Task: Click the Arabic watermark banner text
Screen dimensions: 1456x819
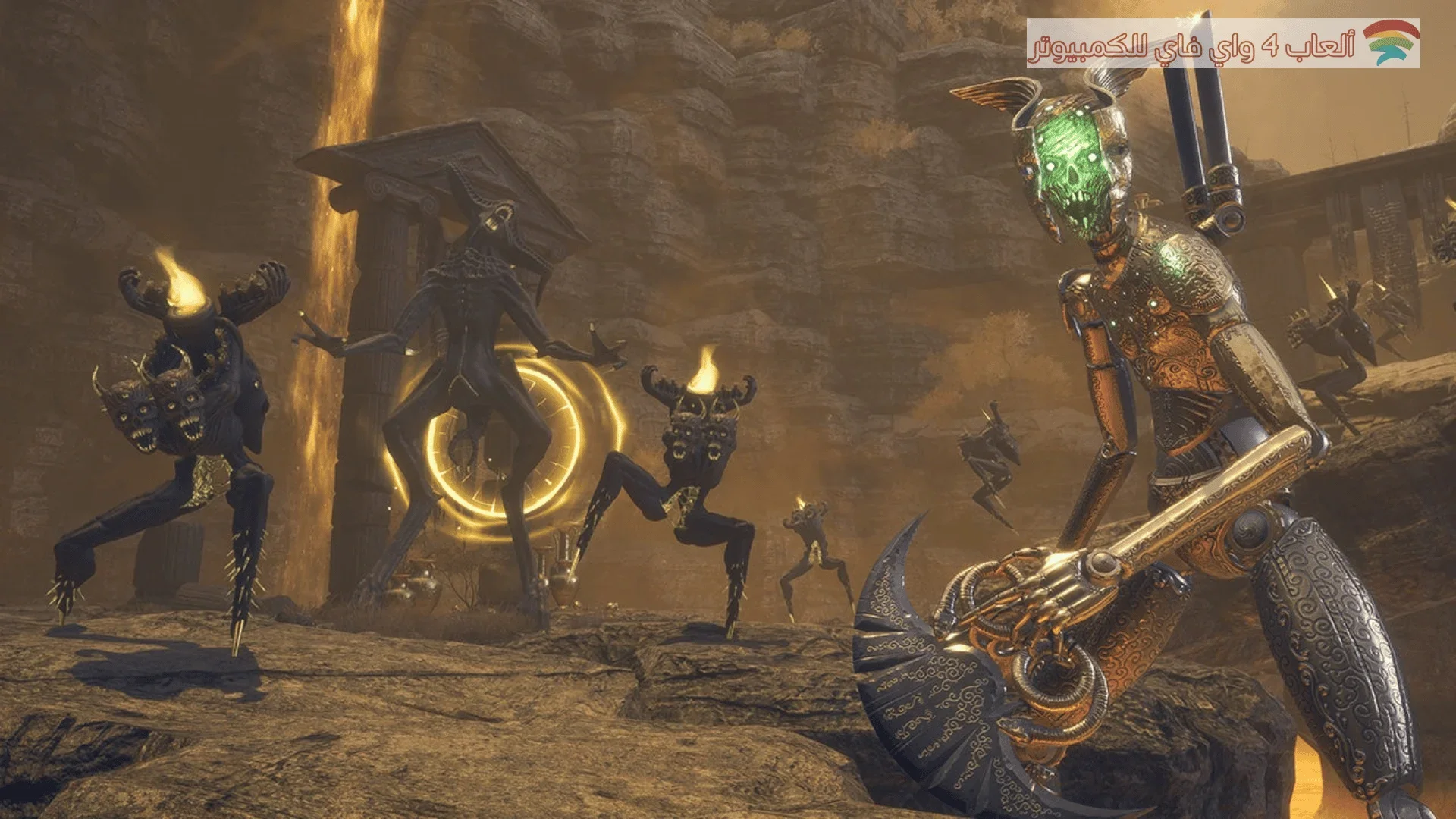Action: pos(1192,45)
